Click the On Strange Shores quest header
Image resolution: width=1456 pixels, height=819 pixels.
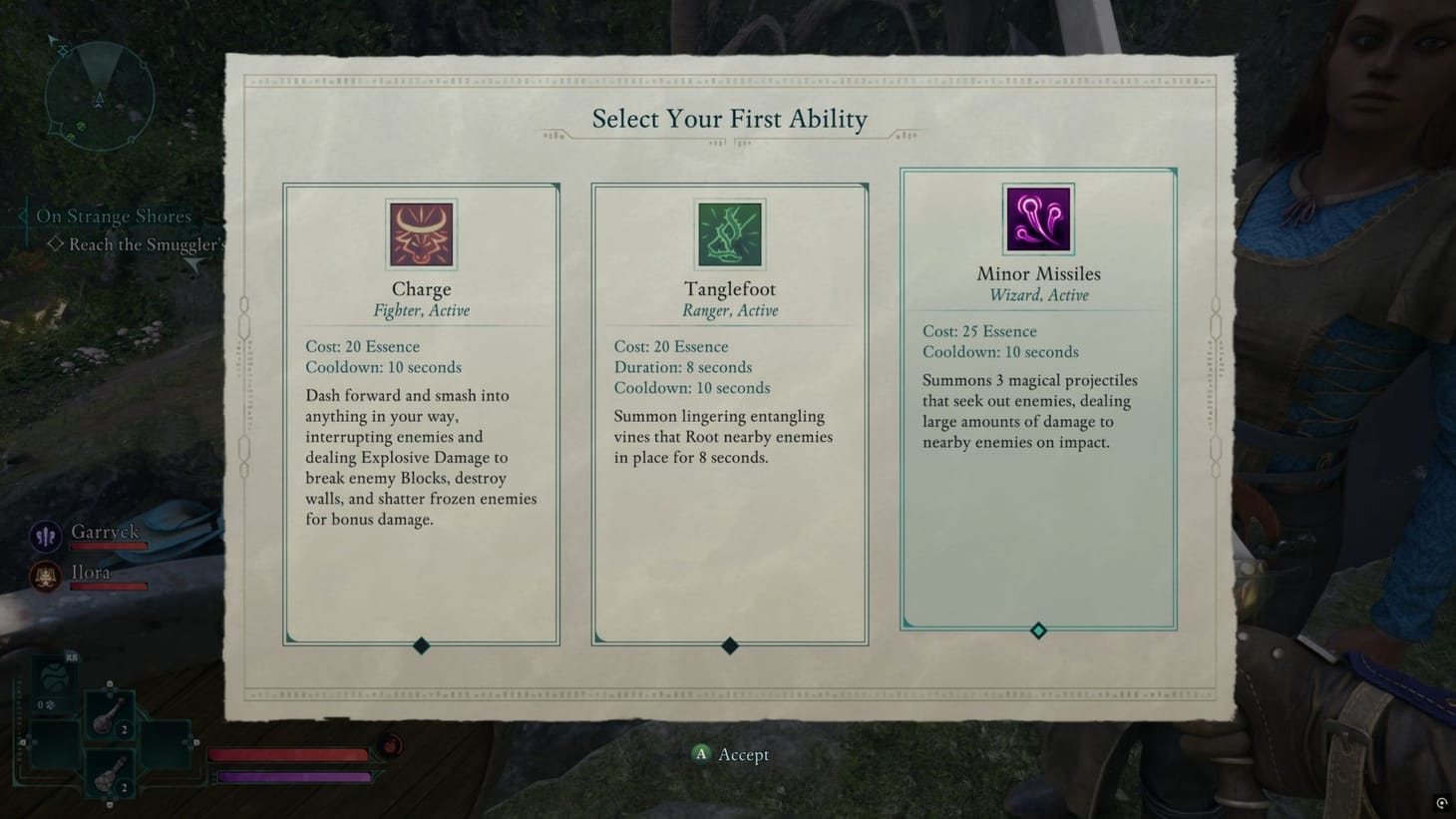click(114, 215)
